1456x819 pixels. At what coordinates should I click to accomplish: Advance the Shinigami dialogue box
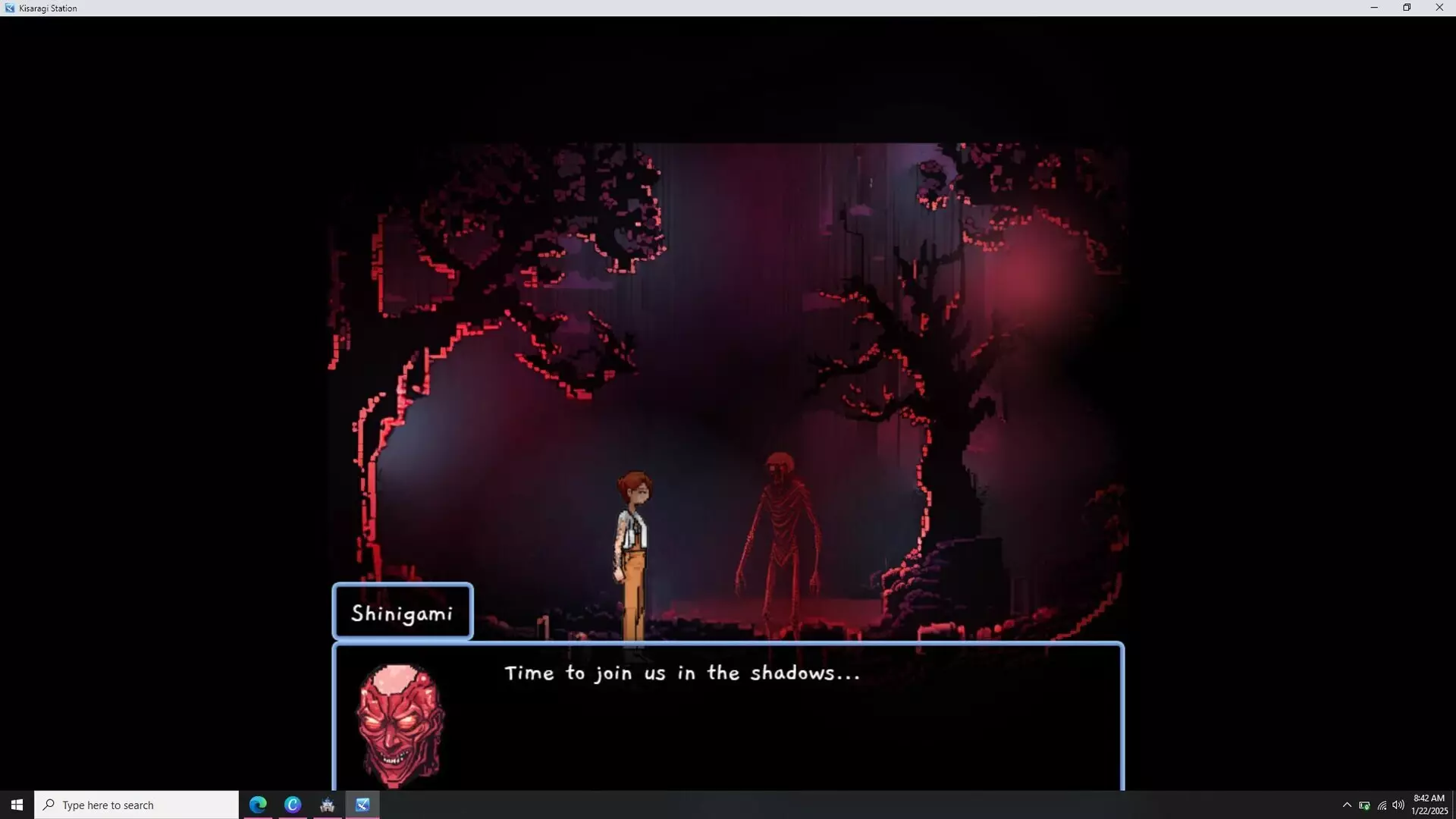(x=728, y=717)
